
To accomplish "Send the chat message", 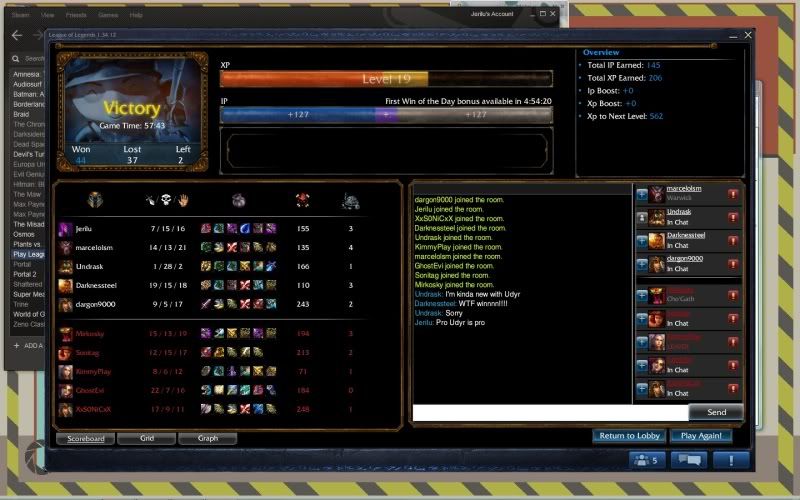I will [716, 412].
